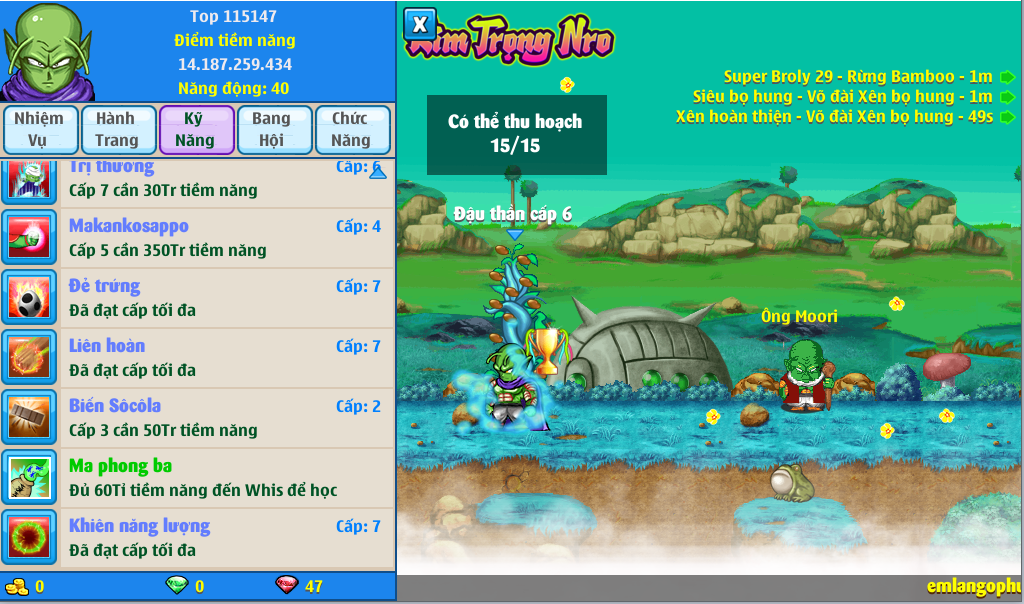The height and width of the screenshot is (604, 1024).
Task: Click the red ruby currency icon
Action: (286, 586)
